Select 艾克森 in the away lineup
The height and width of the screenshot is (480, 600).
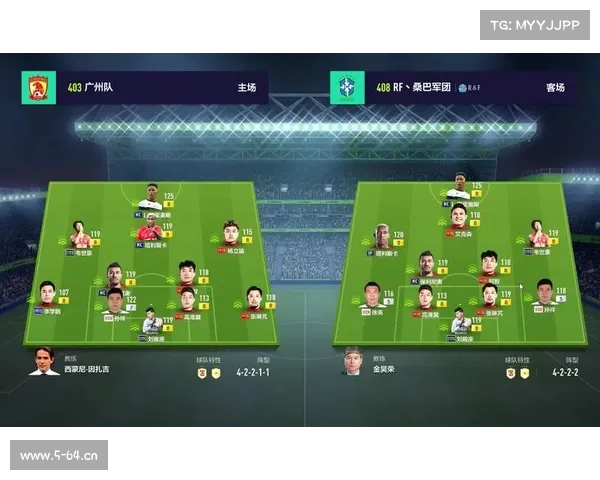pos(458,218)
